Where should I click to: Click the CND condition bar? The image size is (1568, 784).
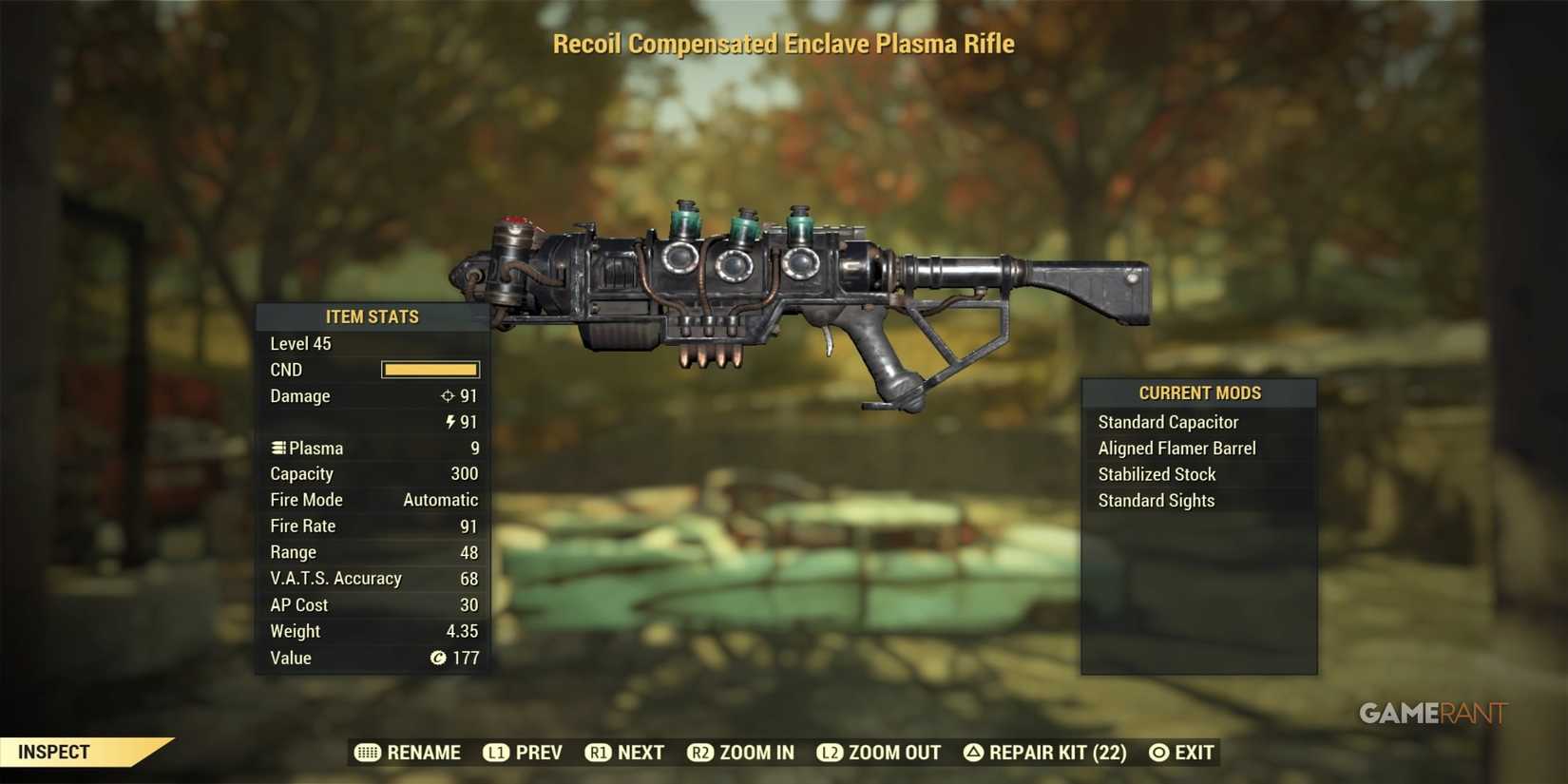[x=430, y=370]
